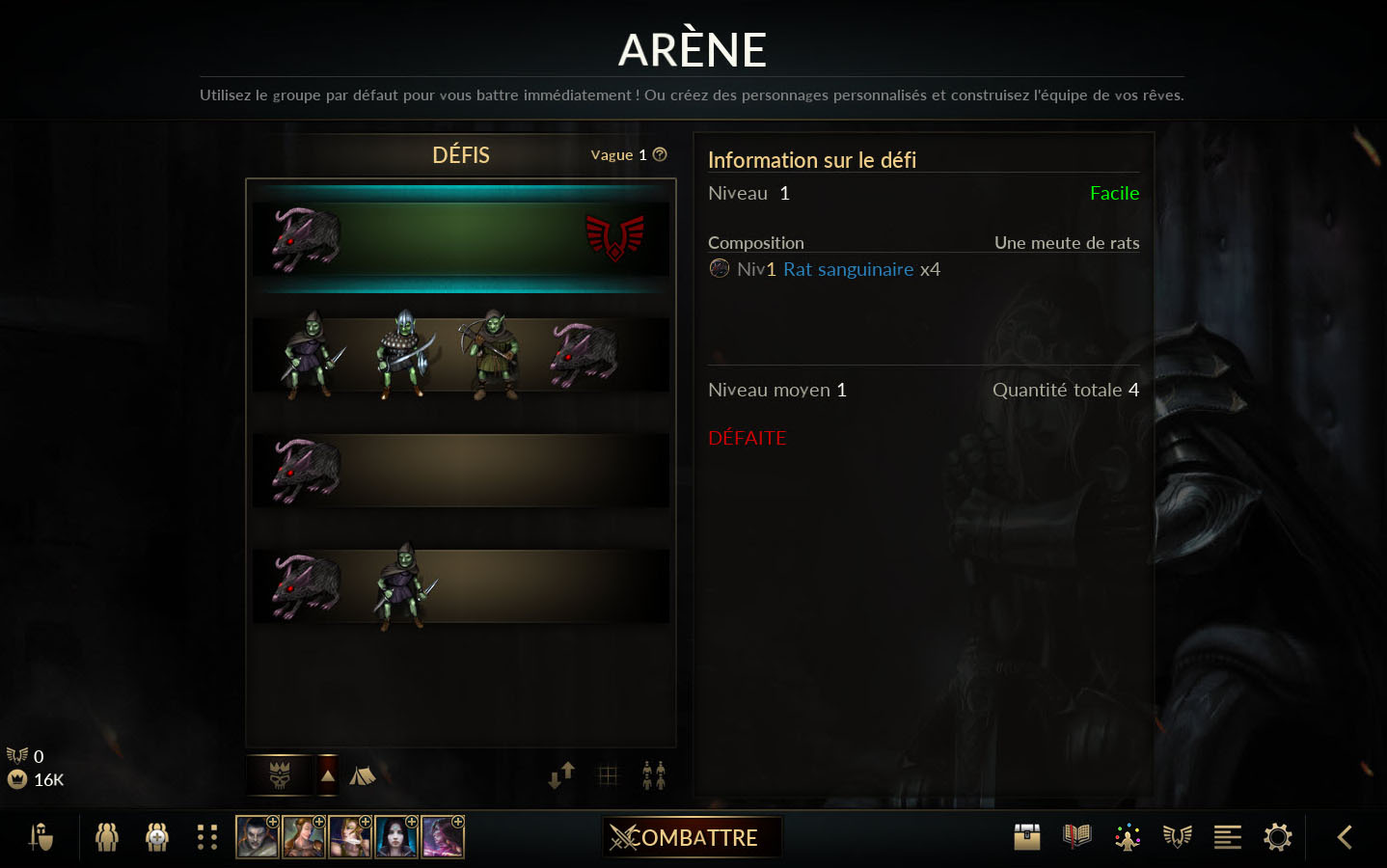Click the swap arrows icon
Screen dimensions: 1387x868
(561, 775)
